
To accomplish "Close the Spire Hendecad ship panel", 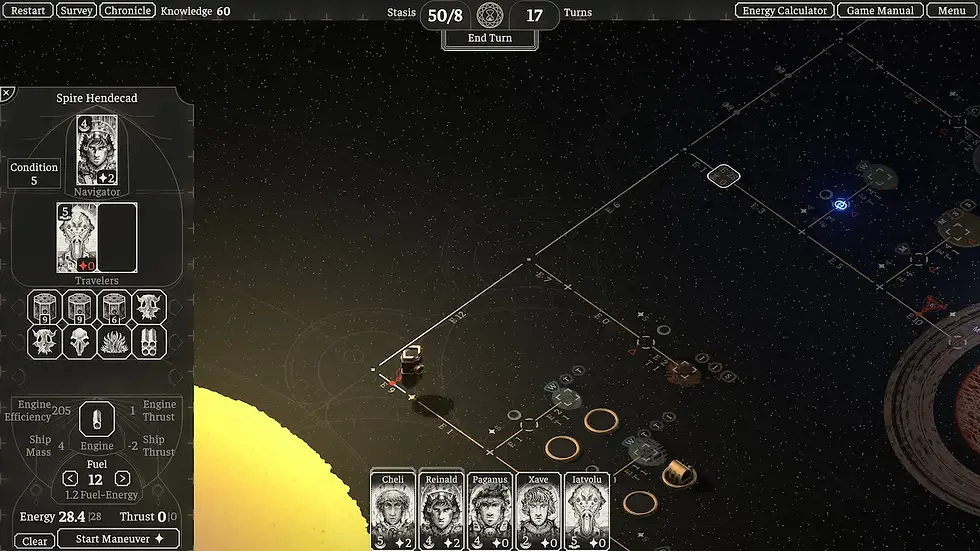I will click(6, 93).
